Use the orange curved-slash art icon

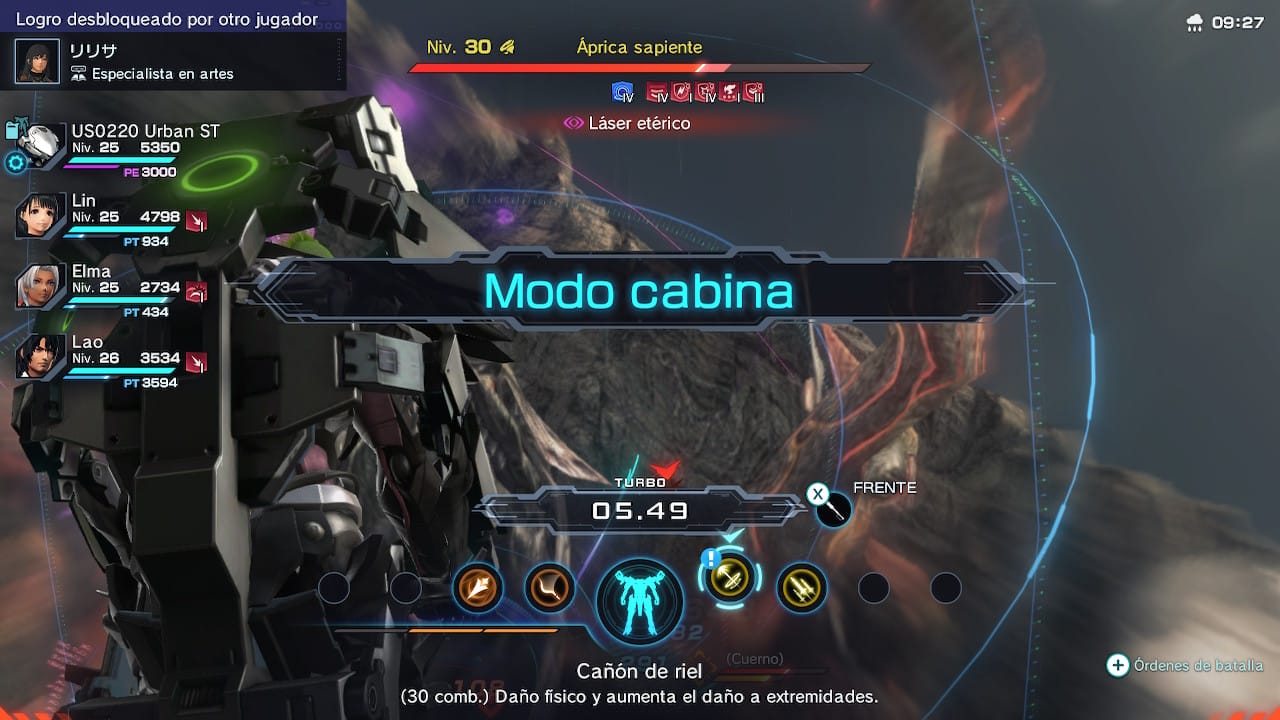(x=549, y=588)
